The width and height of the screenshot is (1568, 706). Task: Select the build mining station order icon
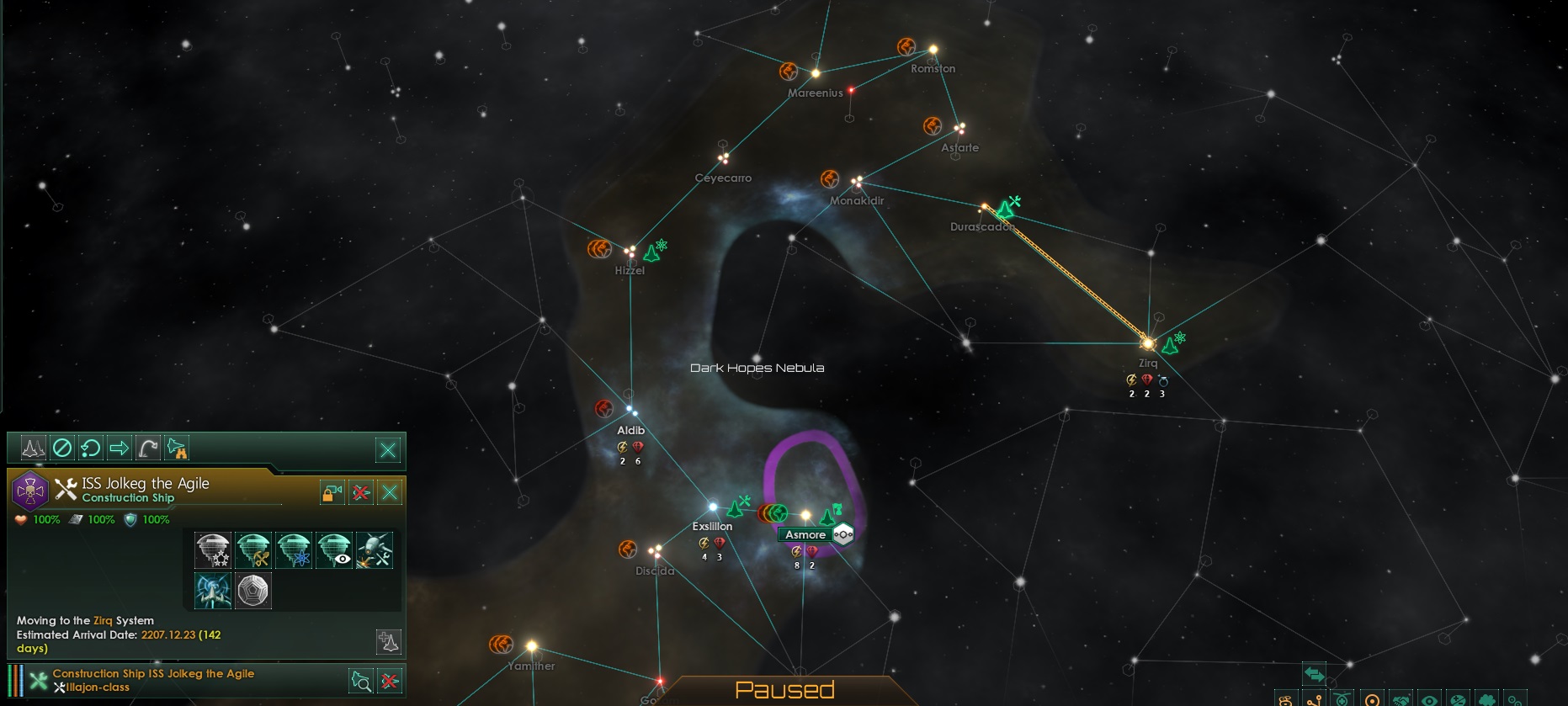pyautogui.click(x=253, y=549)
